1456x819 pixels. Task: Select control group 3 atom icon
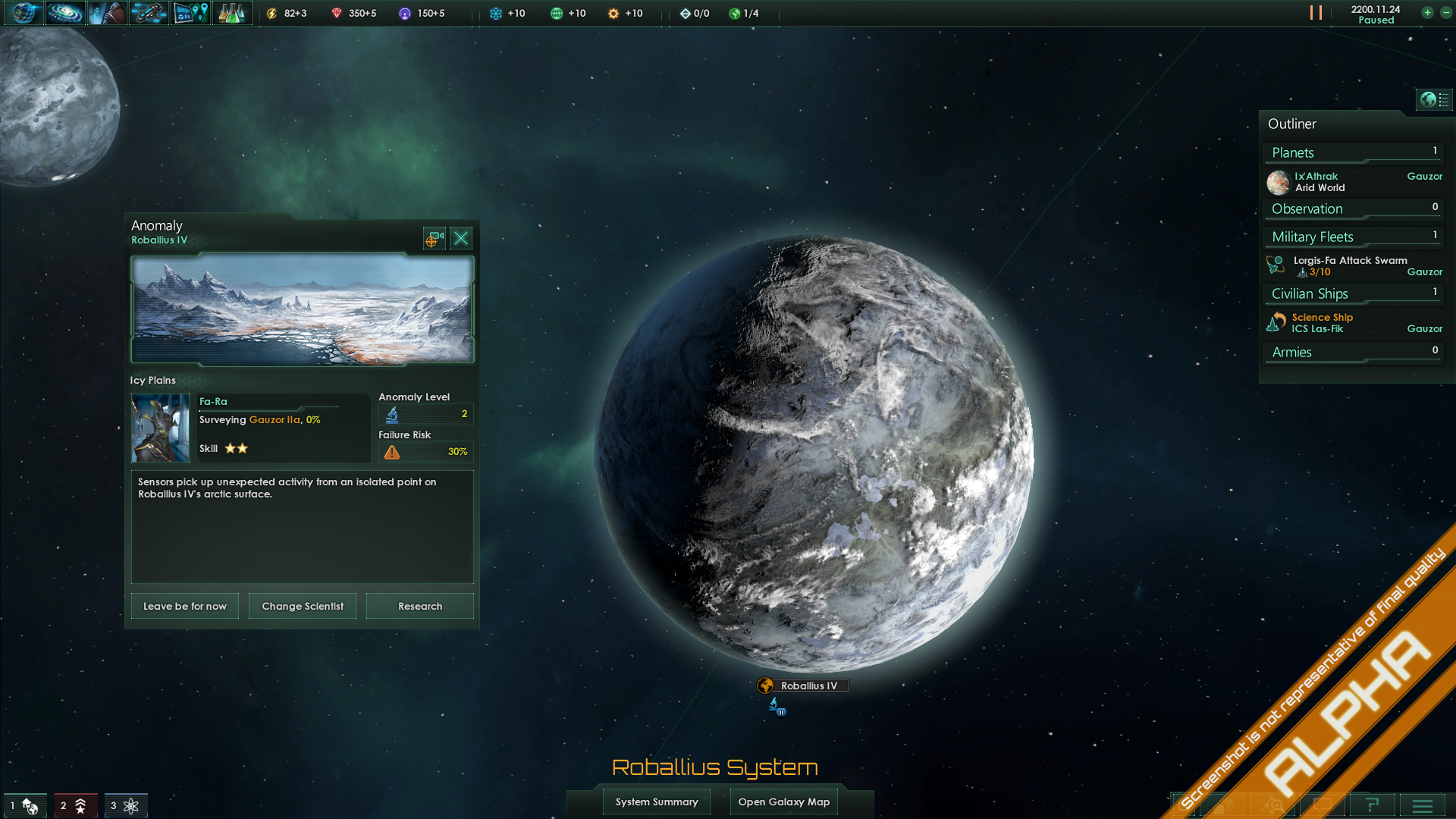(125, 805)
